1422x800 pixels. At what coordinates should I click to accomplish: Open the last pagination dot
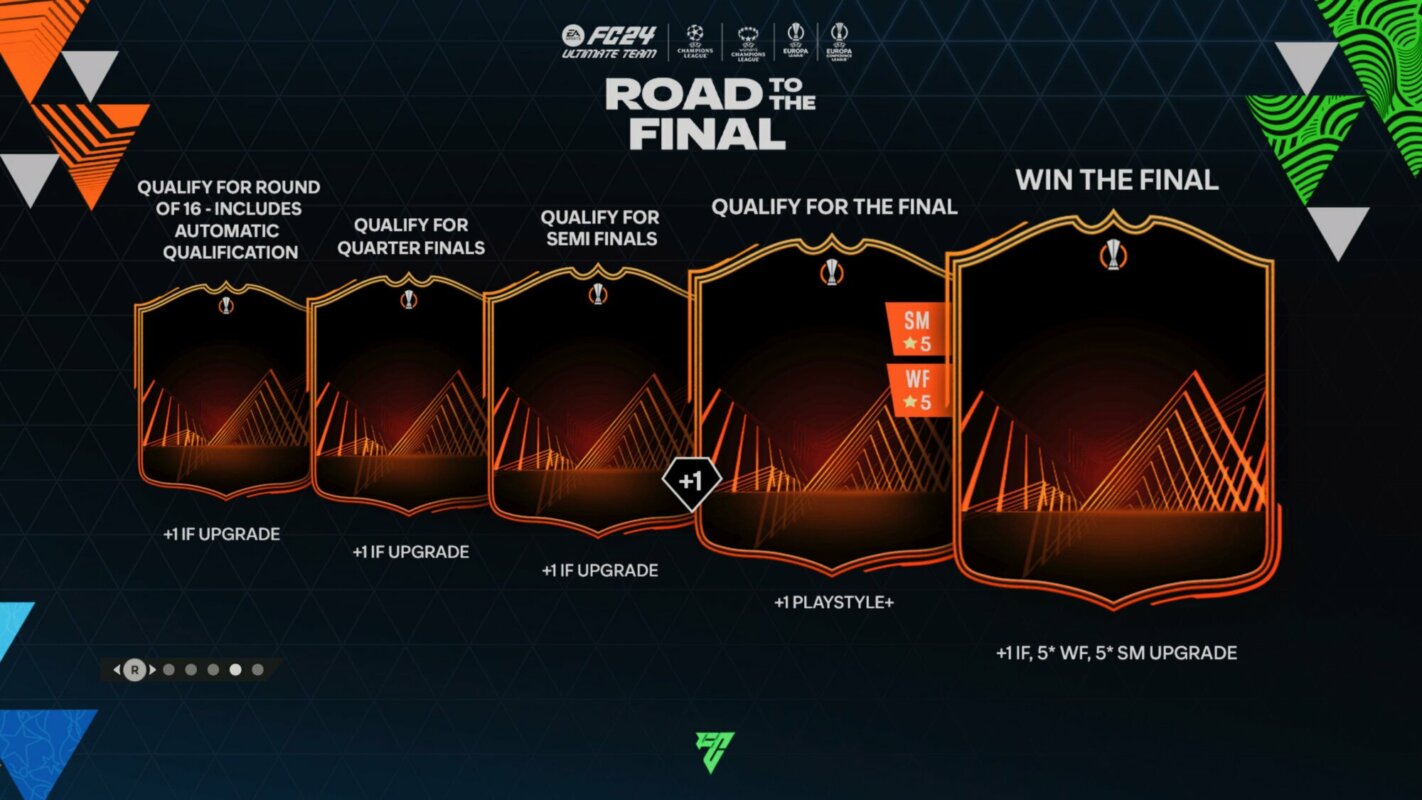258,669
